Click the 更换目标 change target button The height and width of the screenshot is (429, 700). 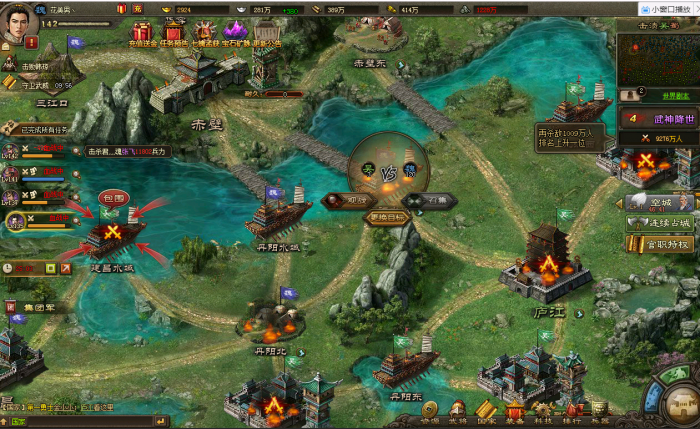[x=387, y=218]
